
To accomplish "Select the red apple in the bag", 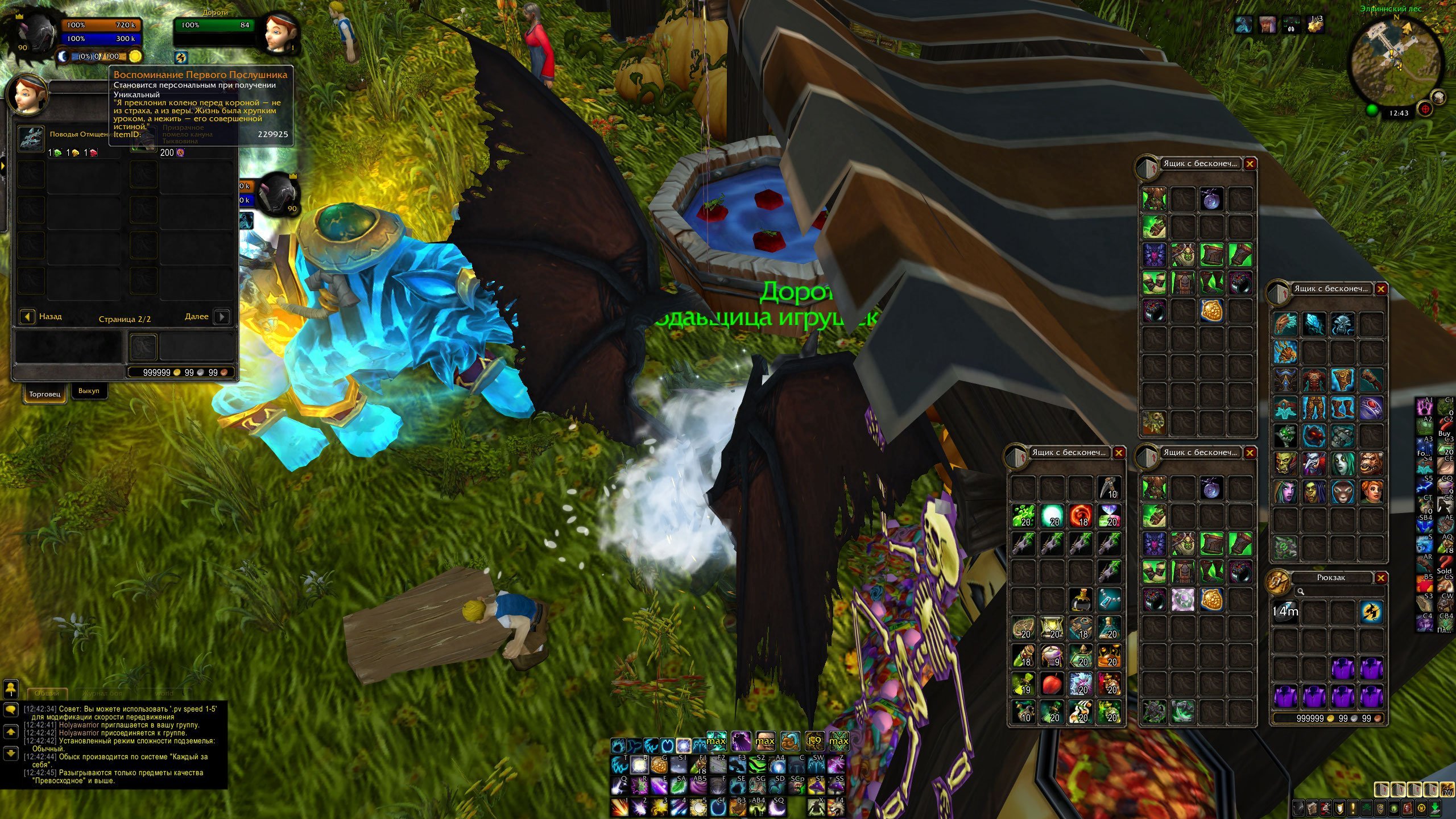I will [x=1051, y=684].
